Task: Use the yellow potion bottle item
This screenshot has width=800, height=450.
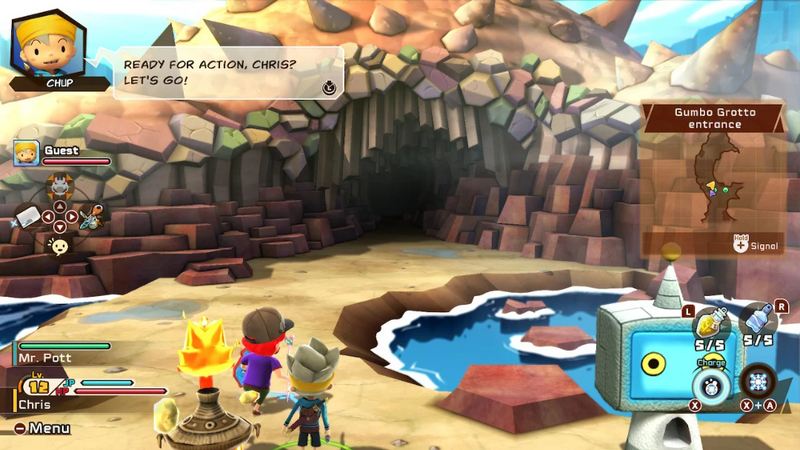Action: 709,322
